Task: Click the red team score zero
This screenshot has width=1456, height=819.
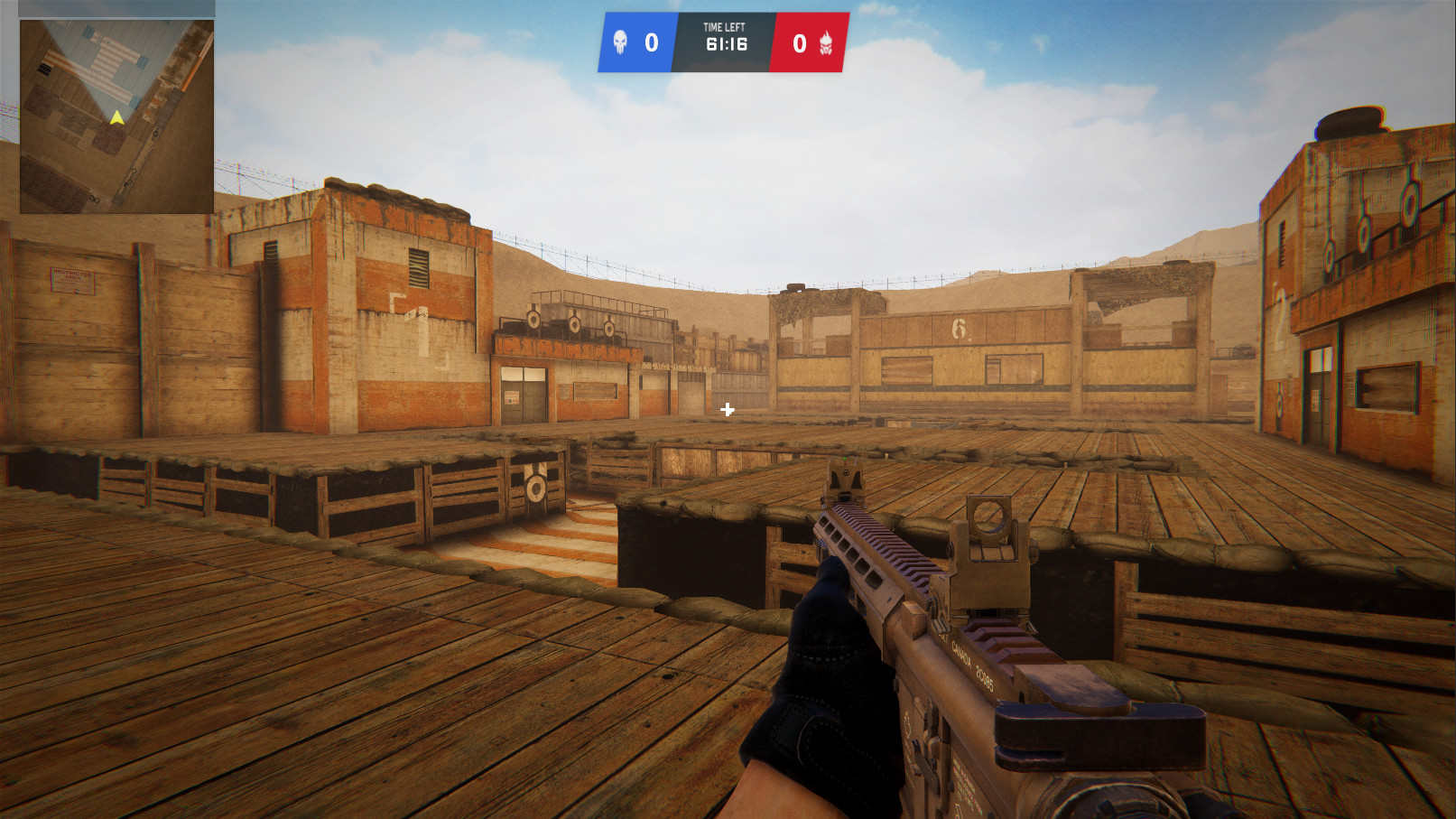Action: coord(798,43)
